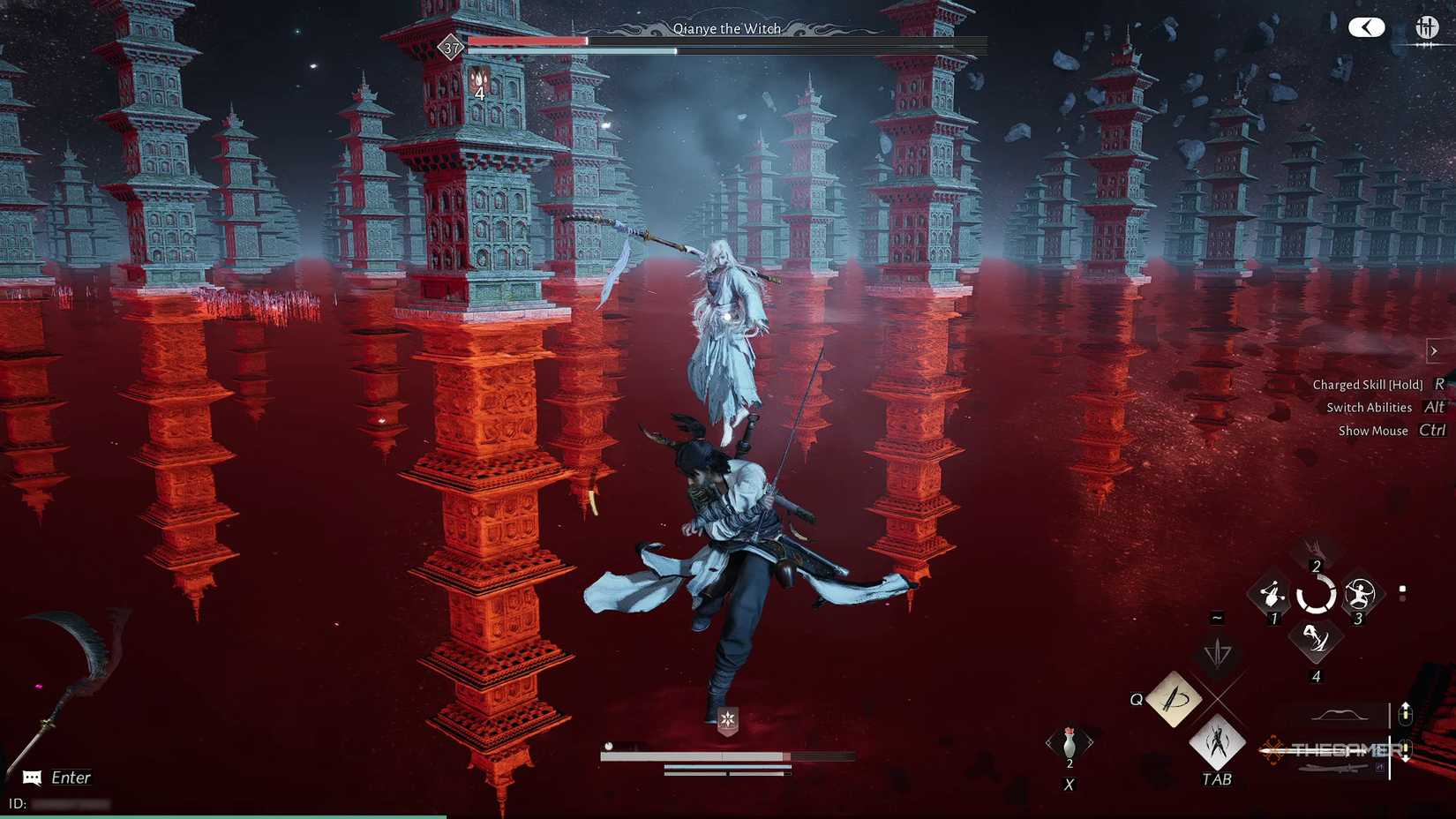Viewport: 1456px width, 819px height.
Task: Select ability 1 in the skill diamond
Action: pos(1273,596)
